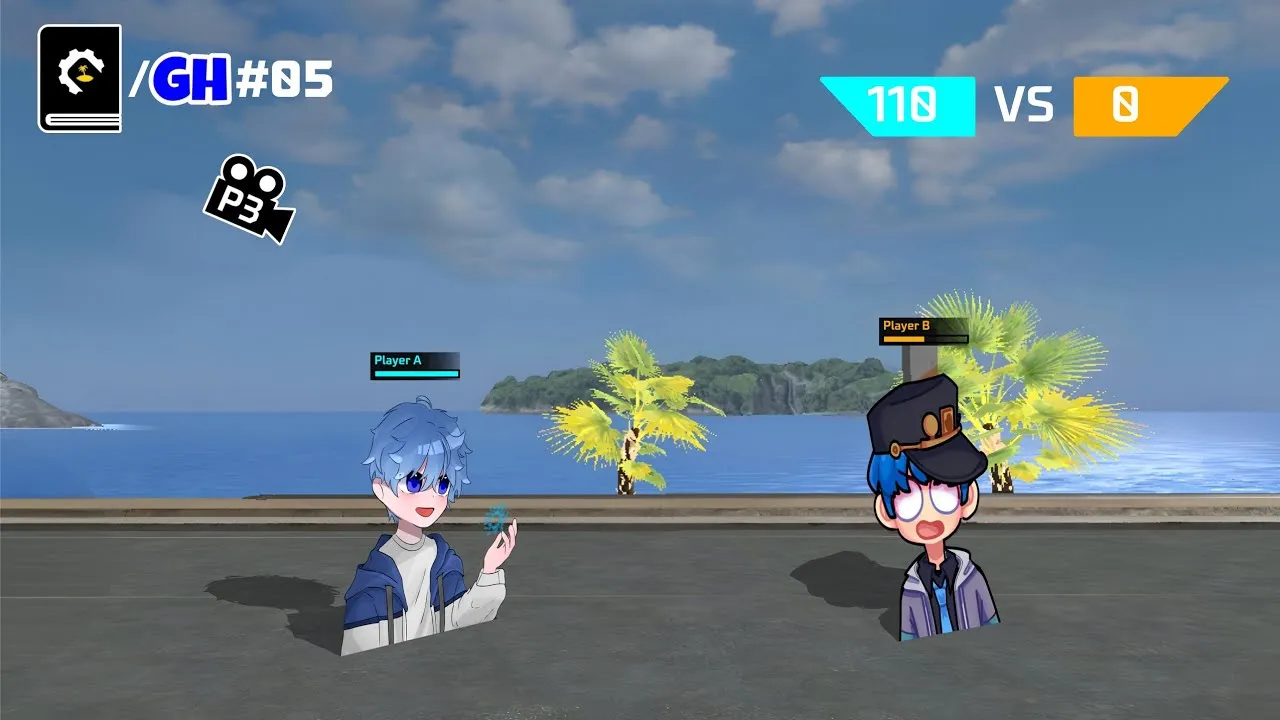The height and width of the screenshot is (720, 1280).
Task: Select the P3 camera icon
Action: (x=249, y=198)
